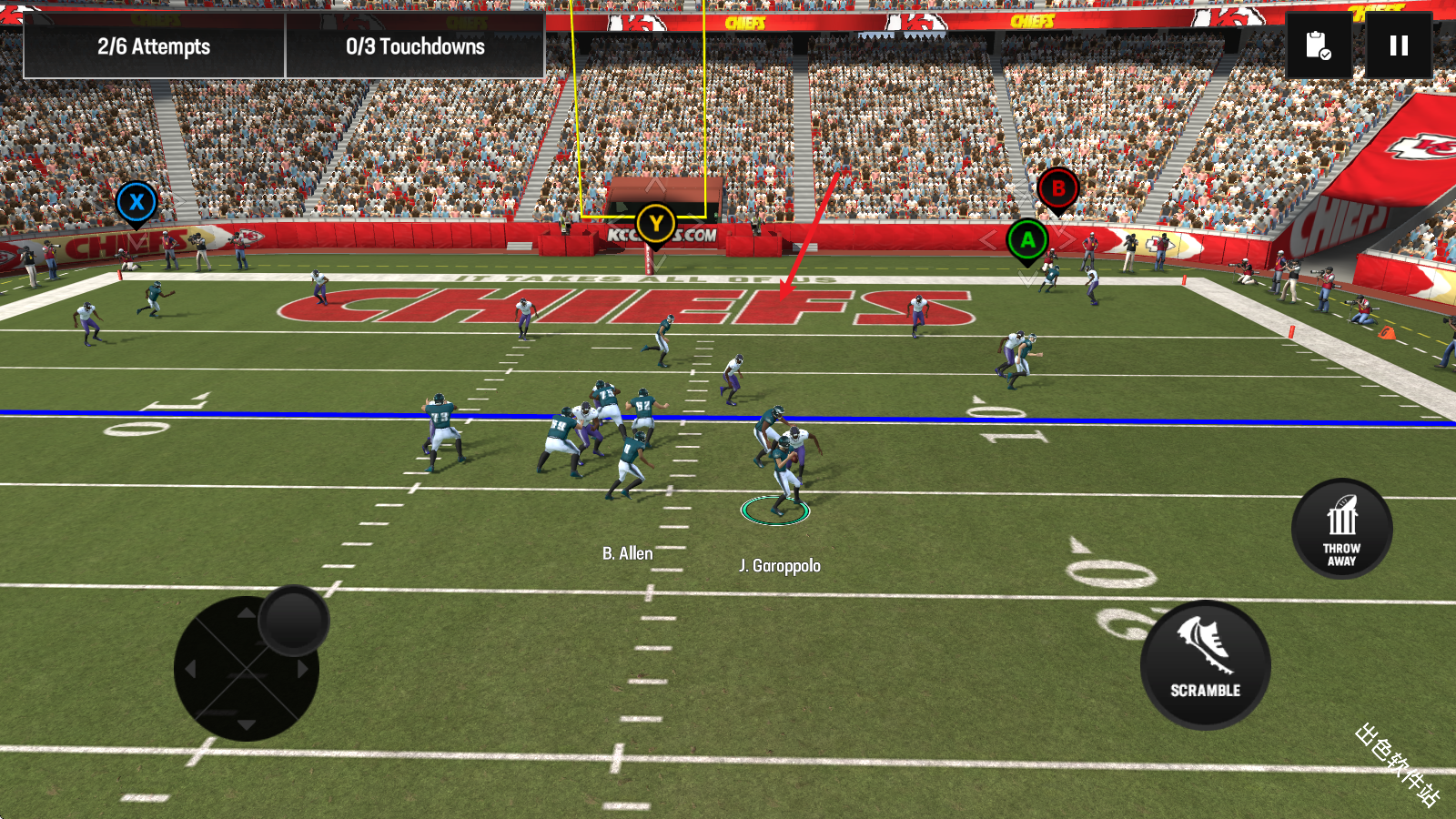Tap the virtual movement joystick
The image size is (1456, 819).
coord(293,621)
